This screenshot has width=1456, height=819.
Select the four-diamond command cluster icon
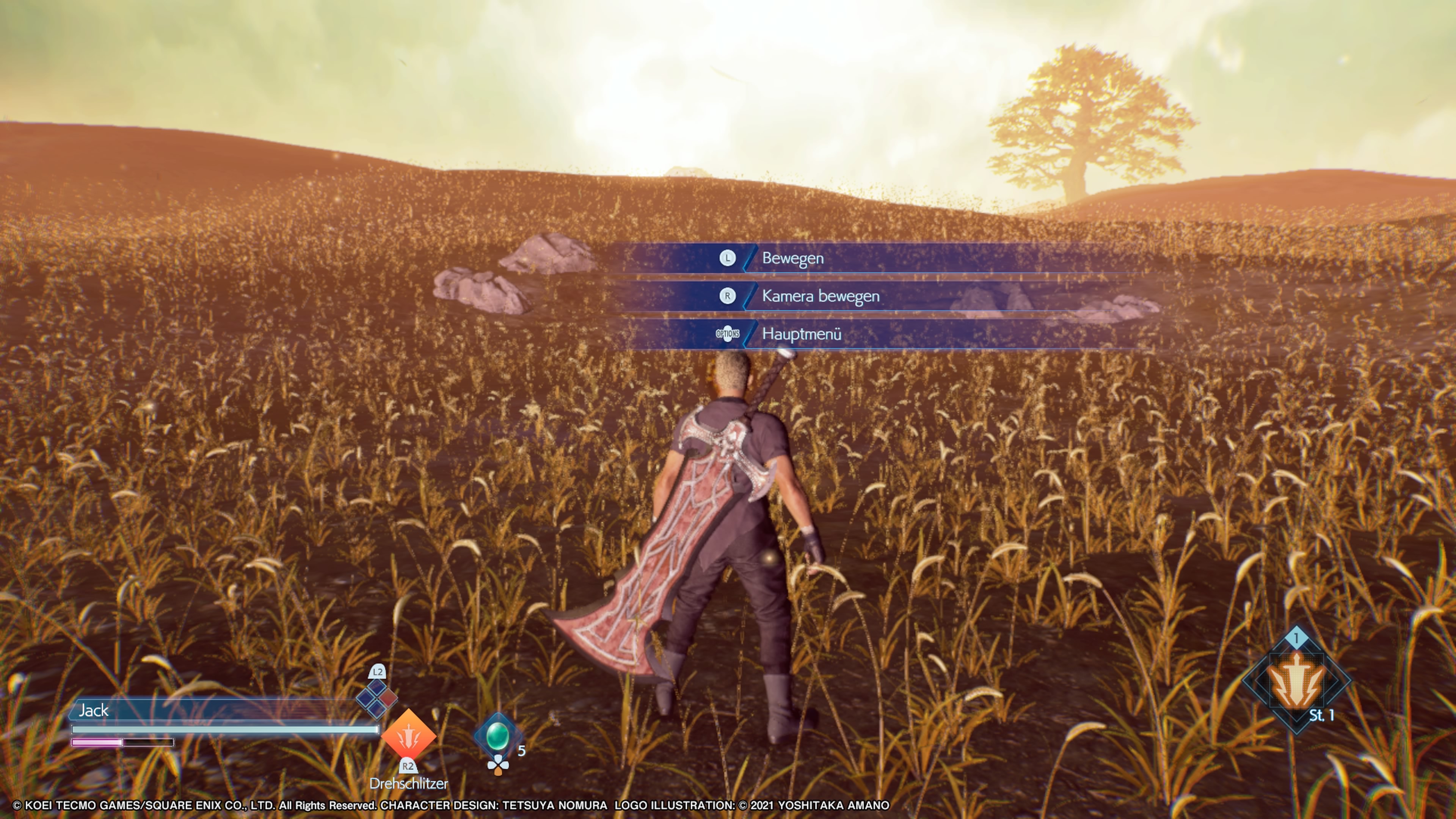pyautogui.click(x=377, y=698)
